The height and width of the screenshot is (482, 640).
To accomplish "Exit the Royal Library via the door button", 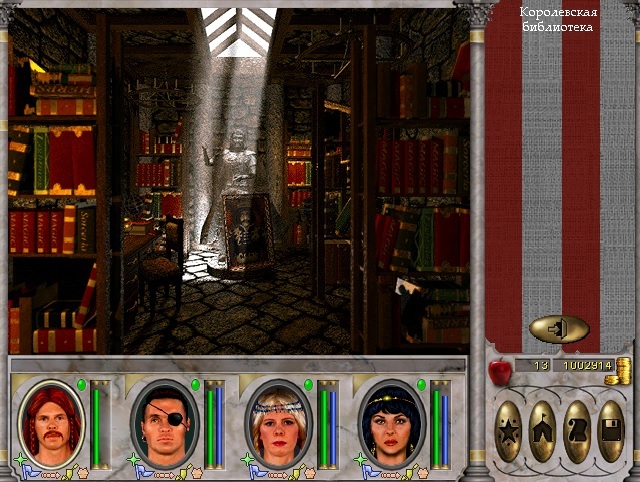I will (x=559, y=329).
